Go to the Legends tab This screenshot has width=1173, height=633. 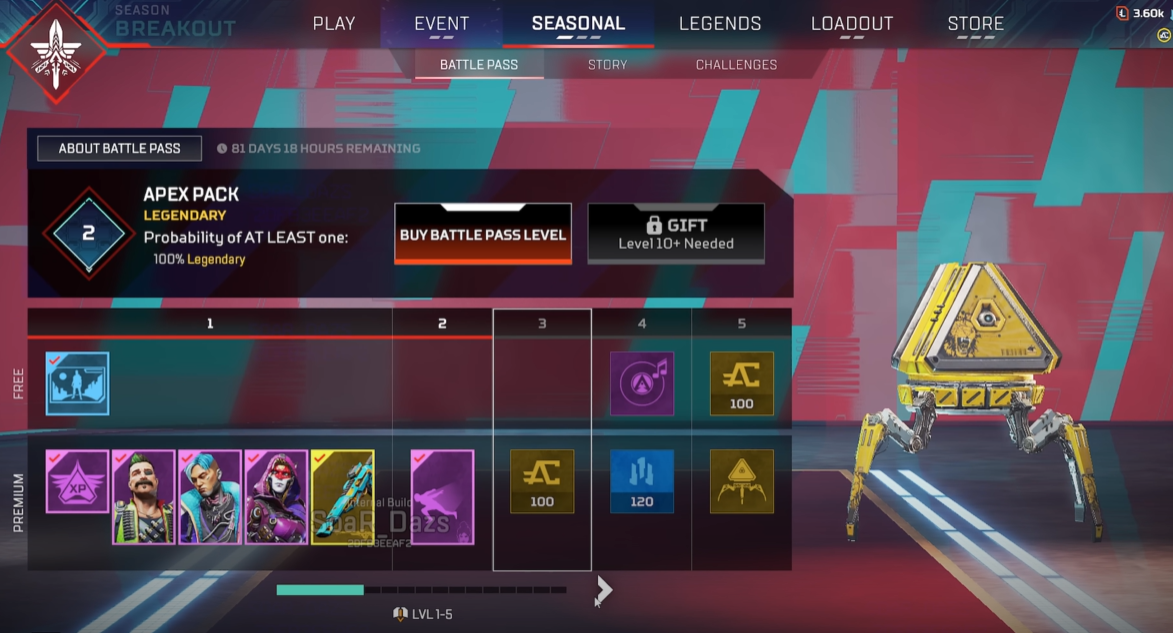(720, 24)
